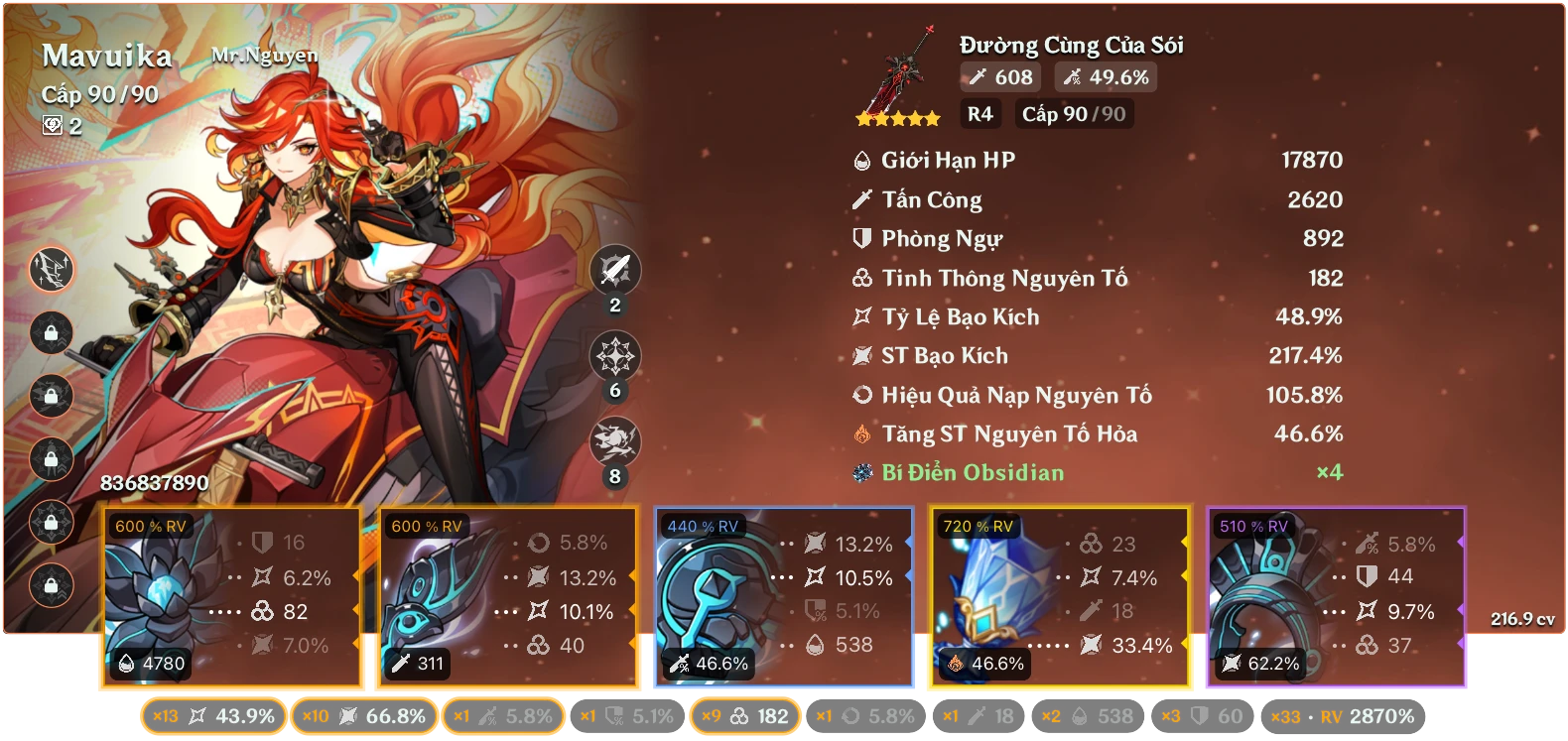Click the Cấp 90/90 weapon level badge

point(1074,114)
